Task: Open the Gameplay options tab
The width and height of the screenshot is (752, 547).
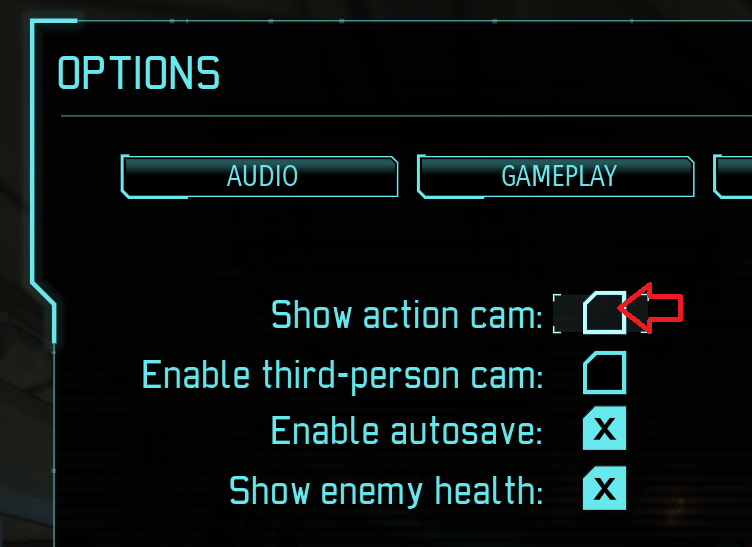Action: point(557,176)
